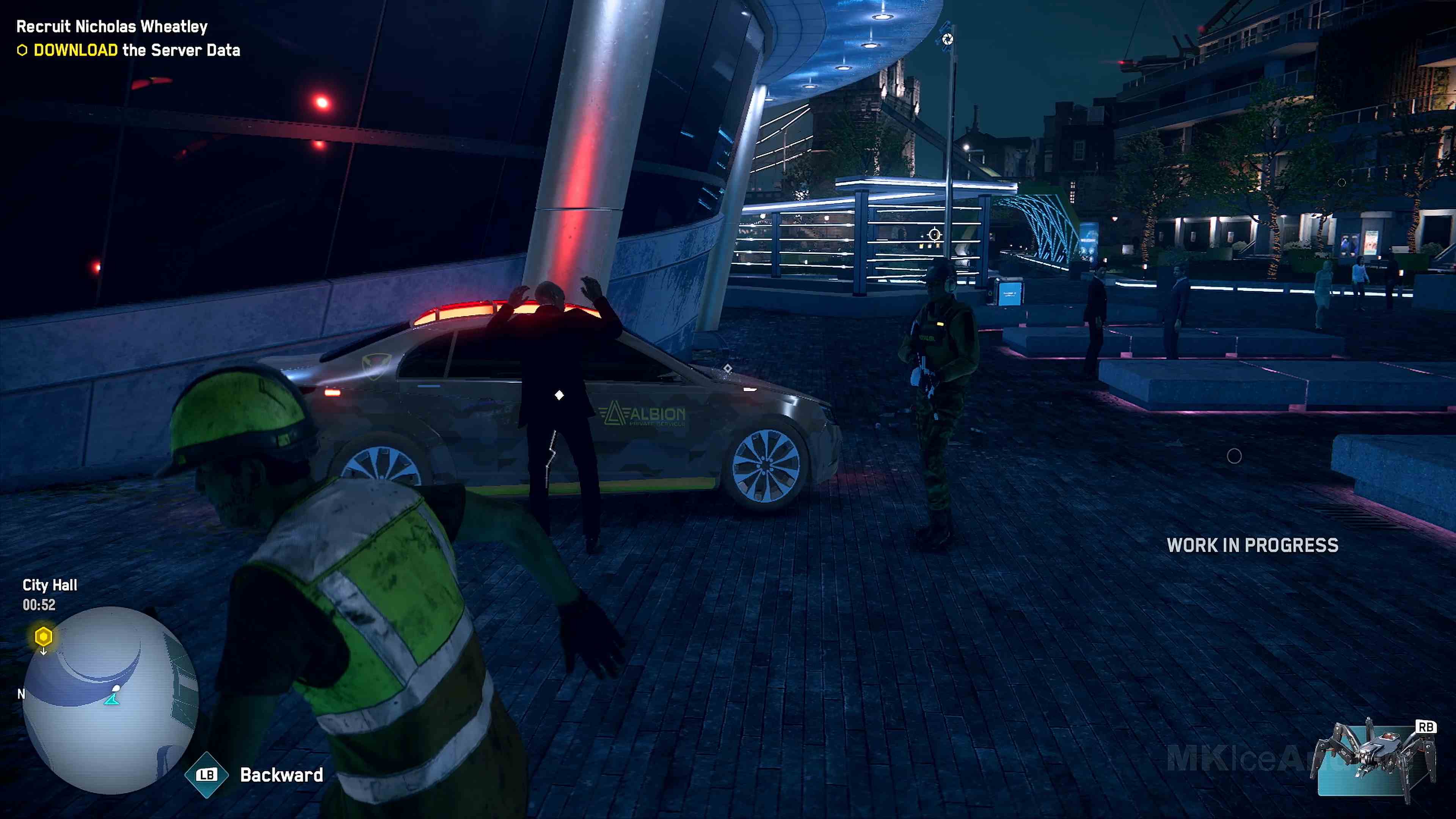Click the hexagonal waypoint on the minimap
Viewport: 1456px width, 819px height.
click(x=44, y=637)
